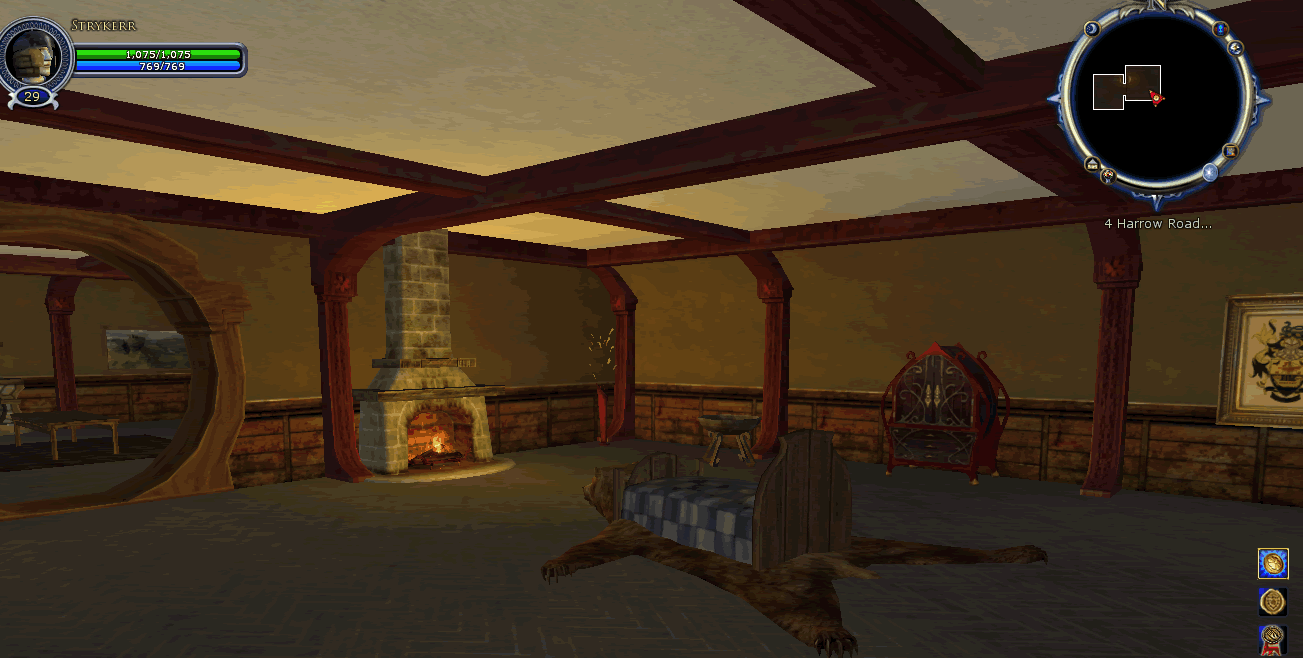Click the shooting star icon on the minimap ring

tap(1235, 47)
